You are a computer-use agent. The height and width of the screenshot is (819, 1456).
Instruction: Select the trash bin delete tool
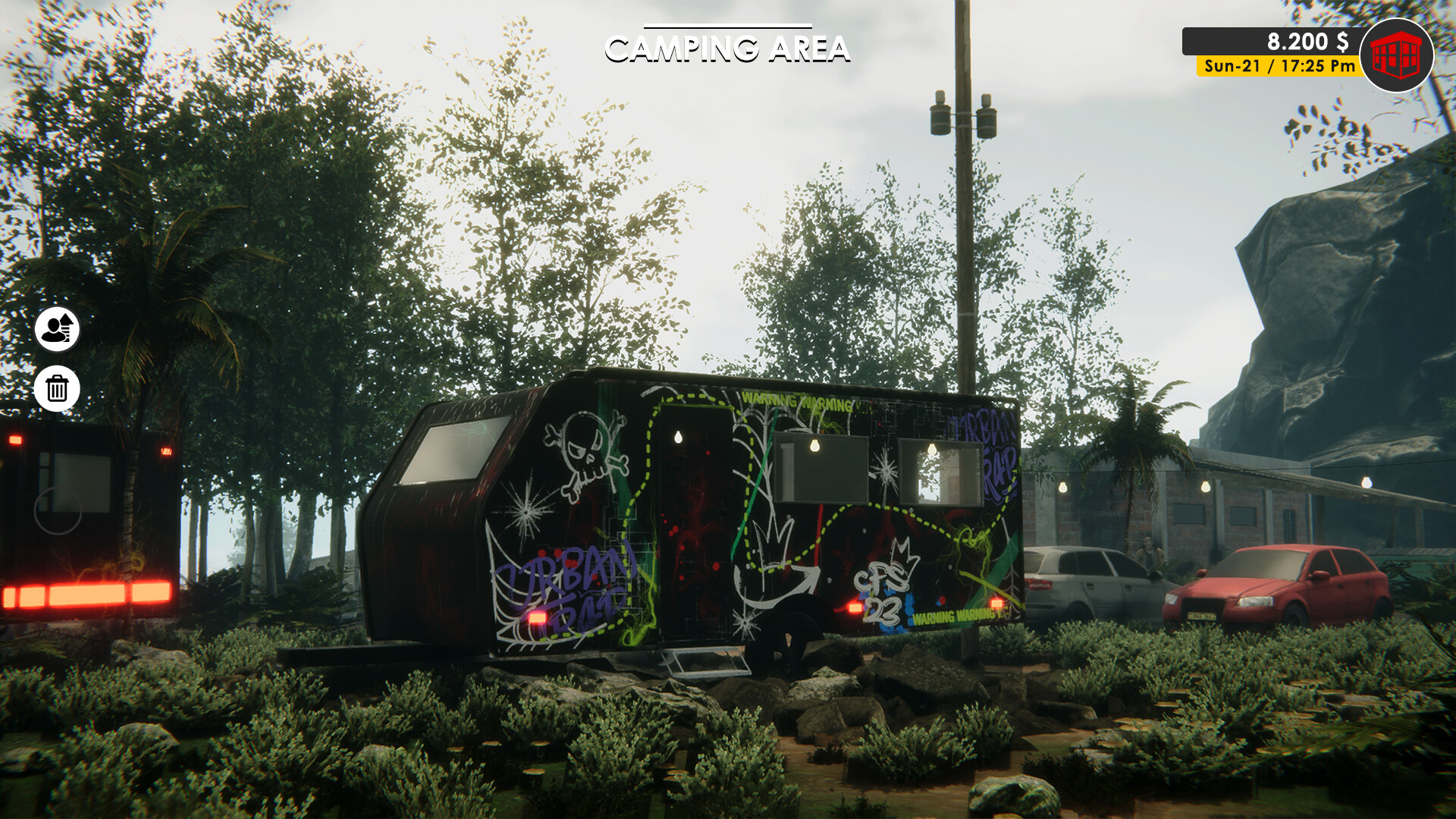click(x=57, y=388)
